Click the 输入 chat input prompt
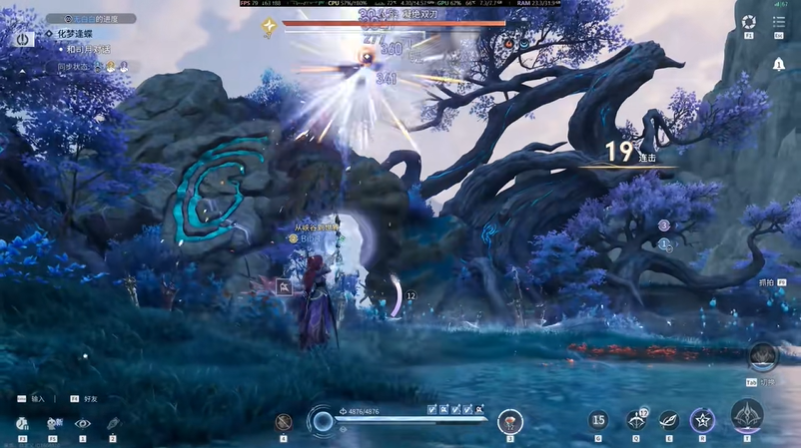Screen dimensions: 801x448 point(38,398)
